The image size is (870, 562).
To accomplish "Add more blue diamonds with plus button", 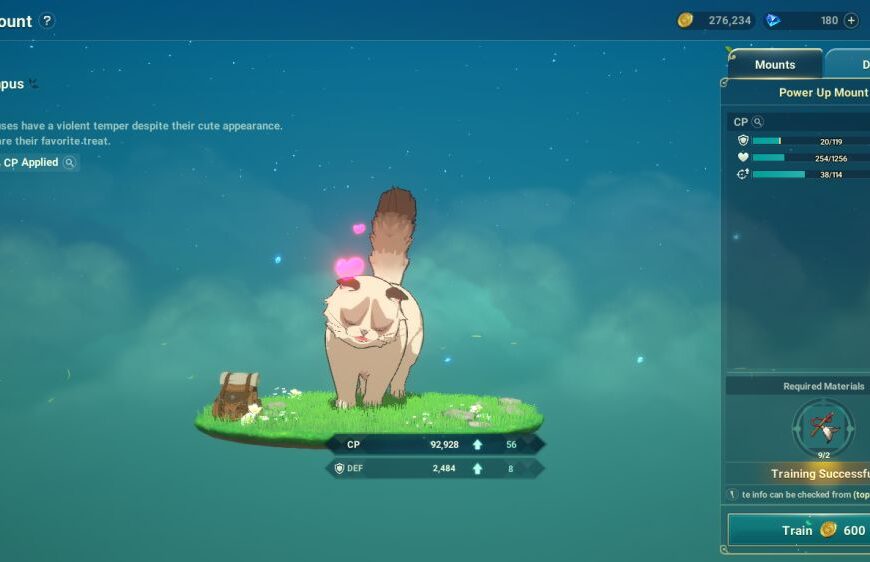I will pos(851,20).
